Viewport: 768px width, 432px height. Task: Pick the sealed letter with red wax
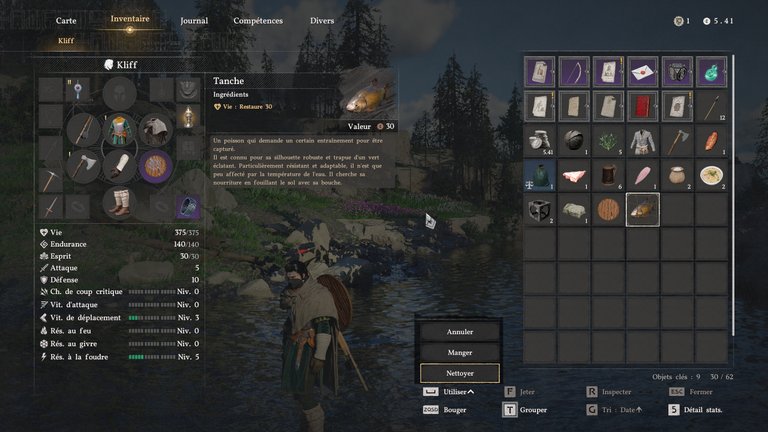642,72
